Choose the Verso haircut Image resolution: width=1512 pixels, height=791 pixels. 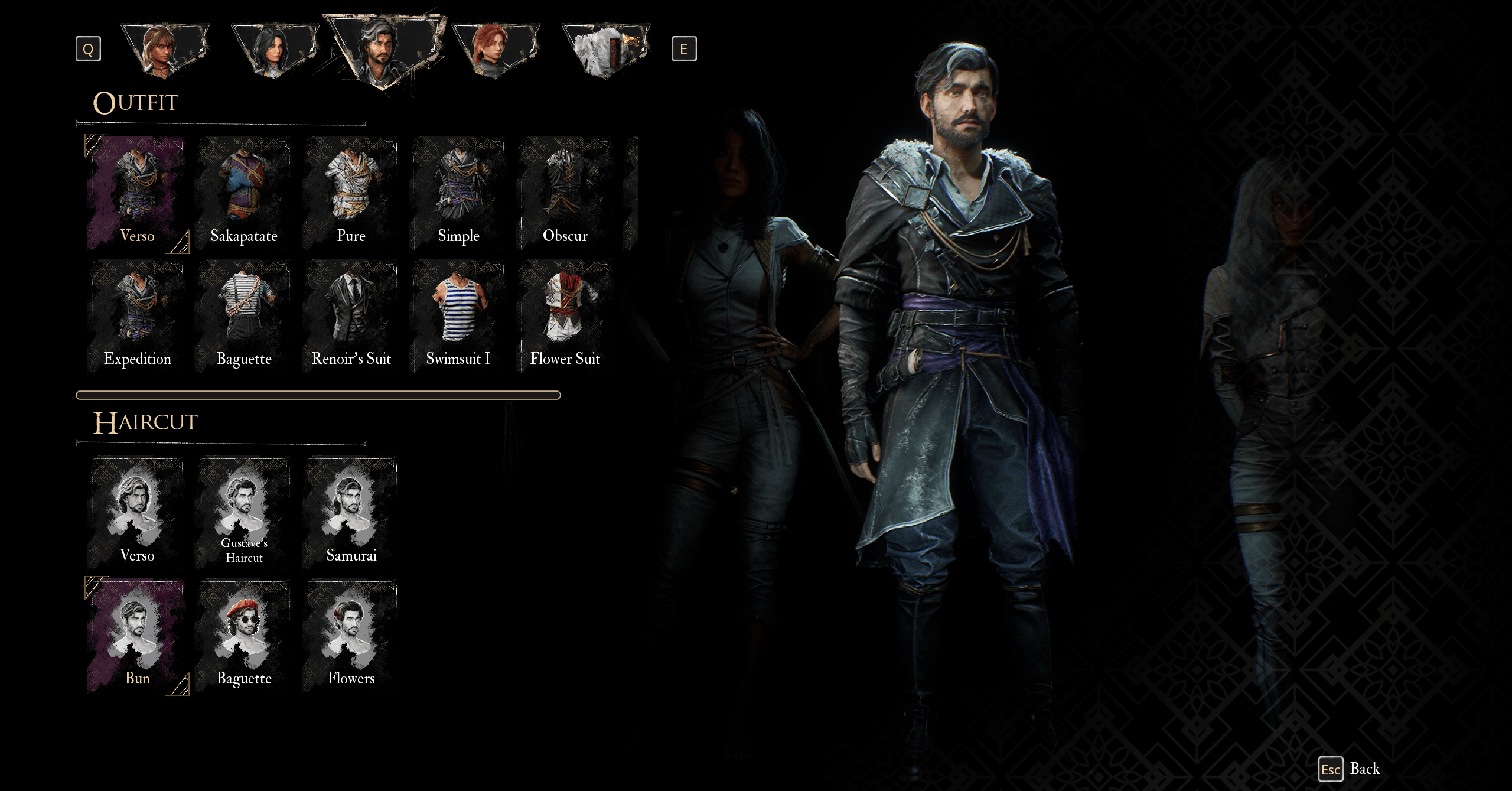137,513
